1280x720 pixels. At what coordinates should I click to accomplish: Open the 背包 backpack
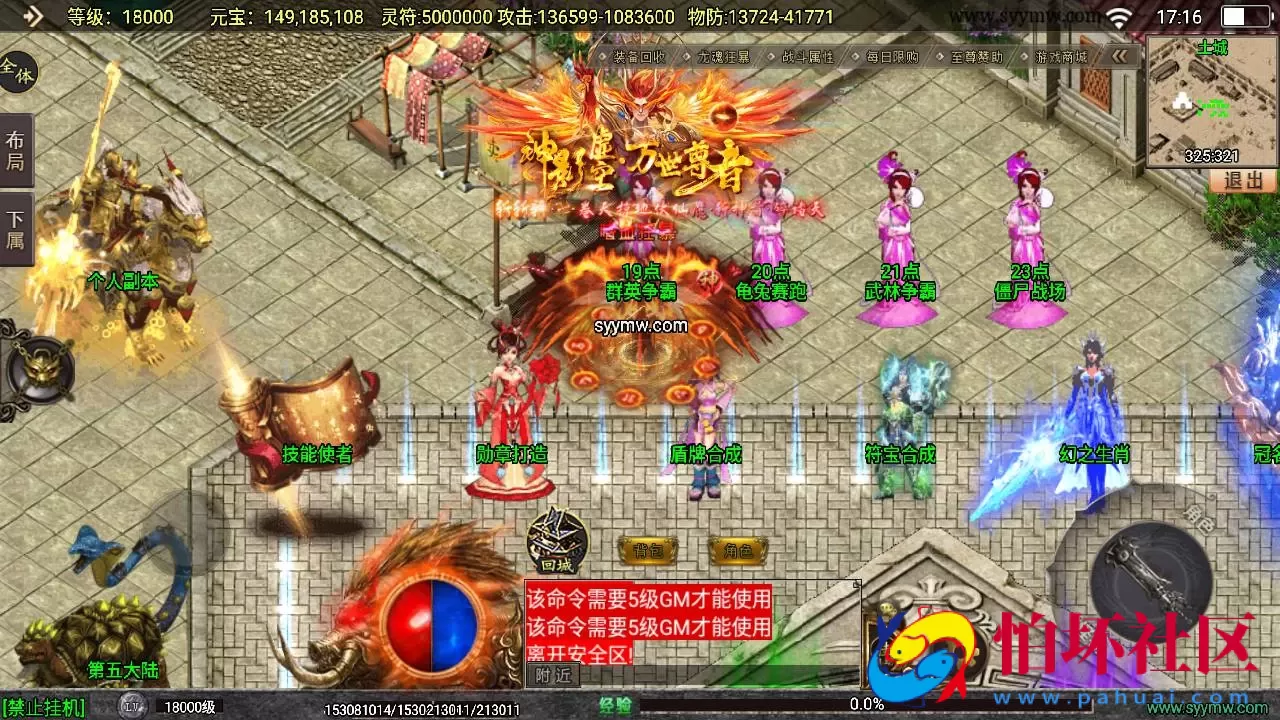point(647,550)
